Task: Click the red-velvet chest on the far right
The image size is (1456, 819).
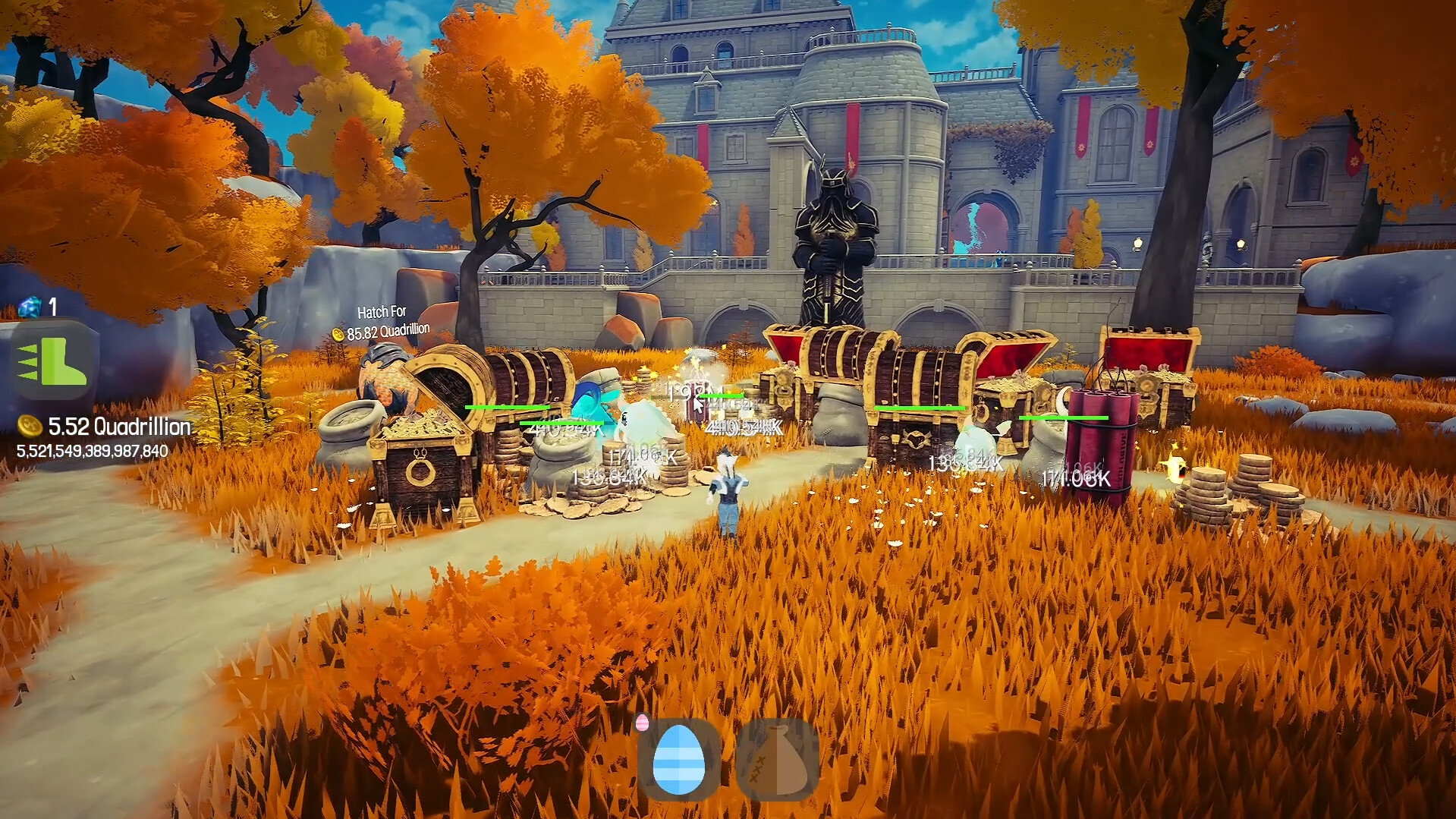Action: (x=1151, y=361)
